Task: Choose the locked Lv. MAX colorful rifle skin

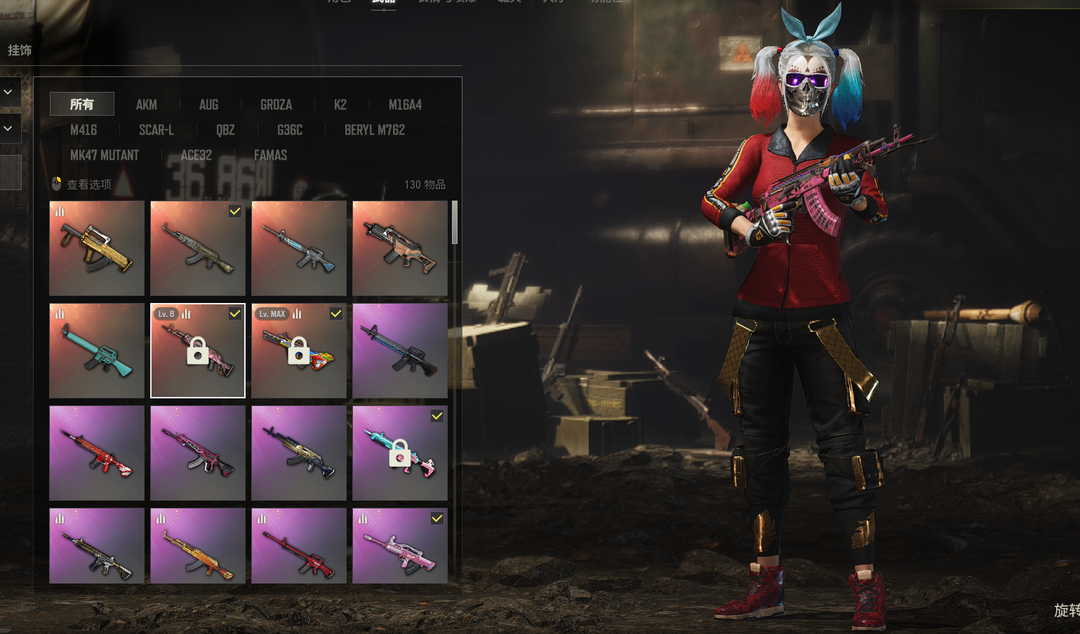Action: [299, 351]
